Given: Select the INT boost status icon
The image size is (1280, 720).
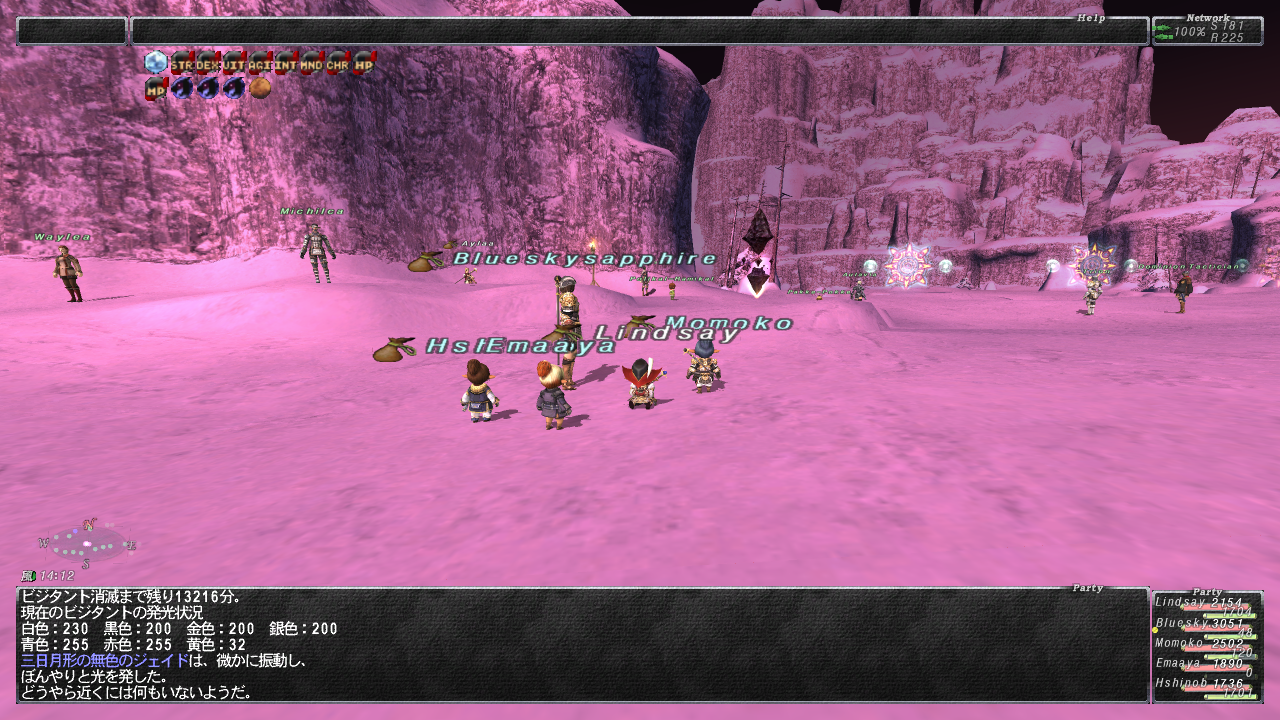Looking at the screenshot, I should (286, 63).
